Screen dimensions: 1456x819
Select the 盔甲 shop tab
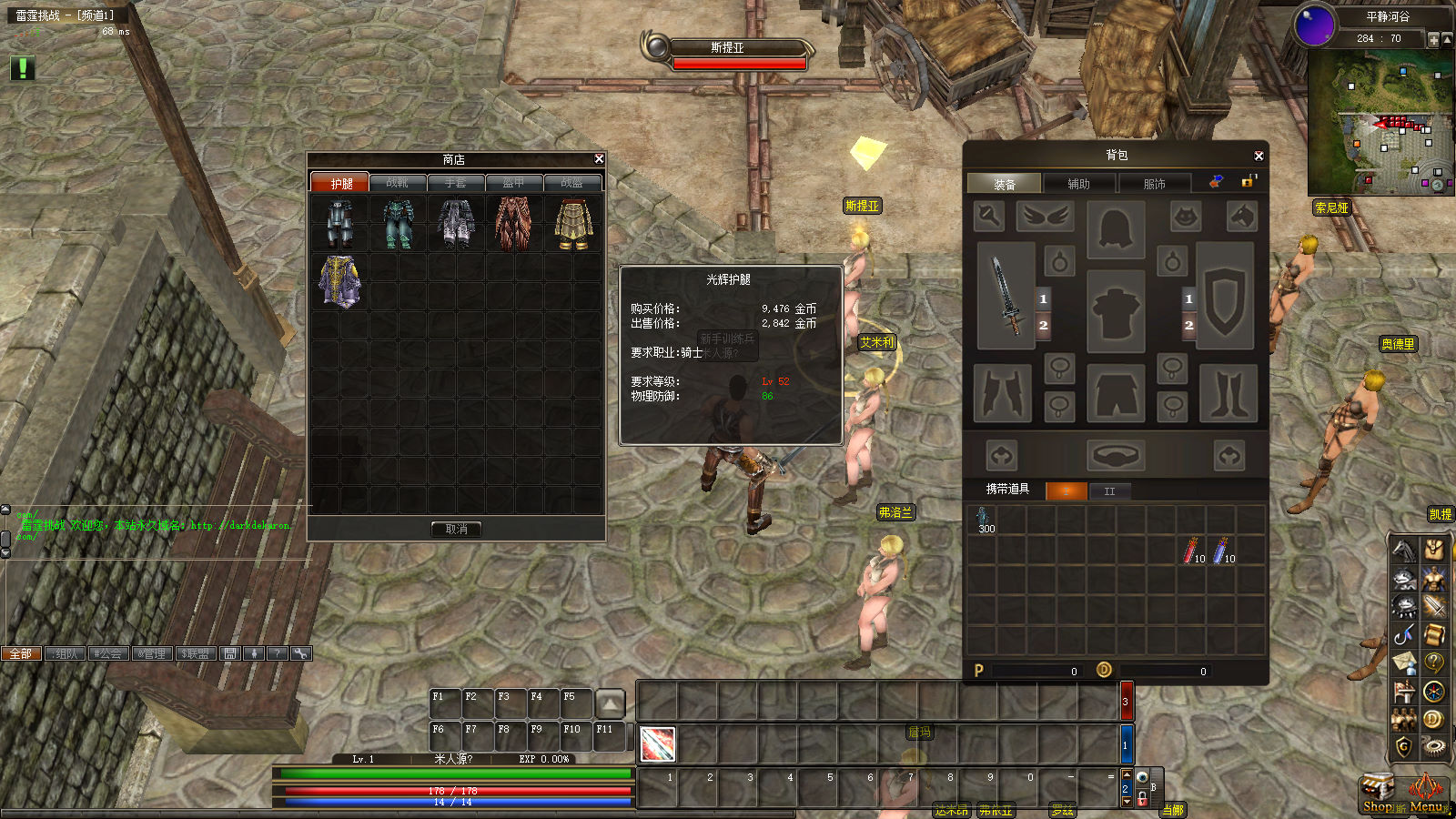tap(514, 183)
